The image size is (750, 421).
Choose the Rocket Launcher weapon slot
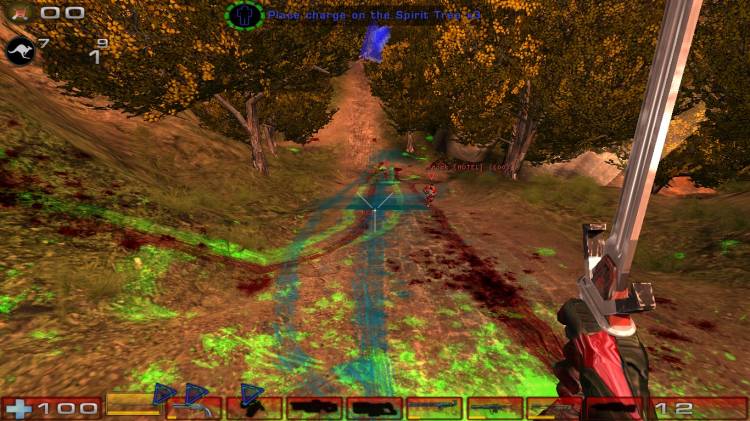tap(554, 407)
